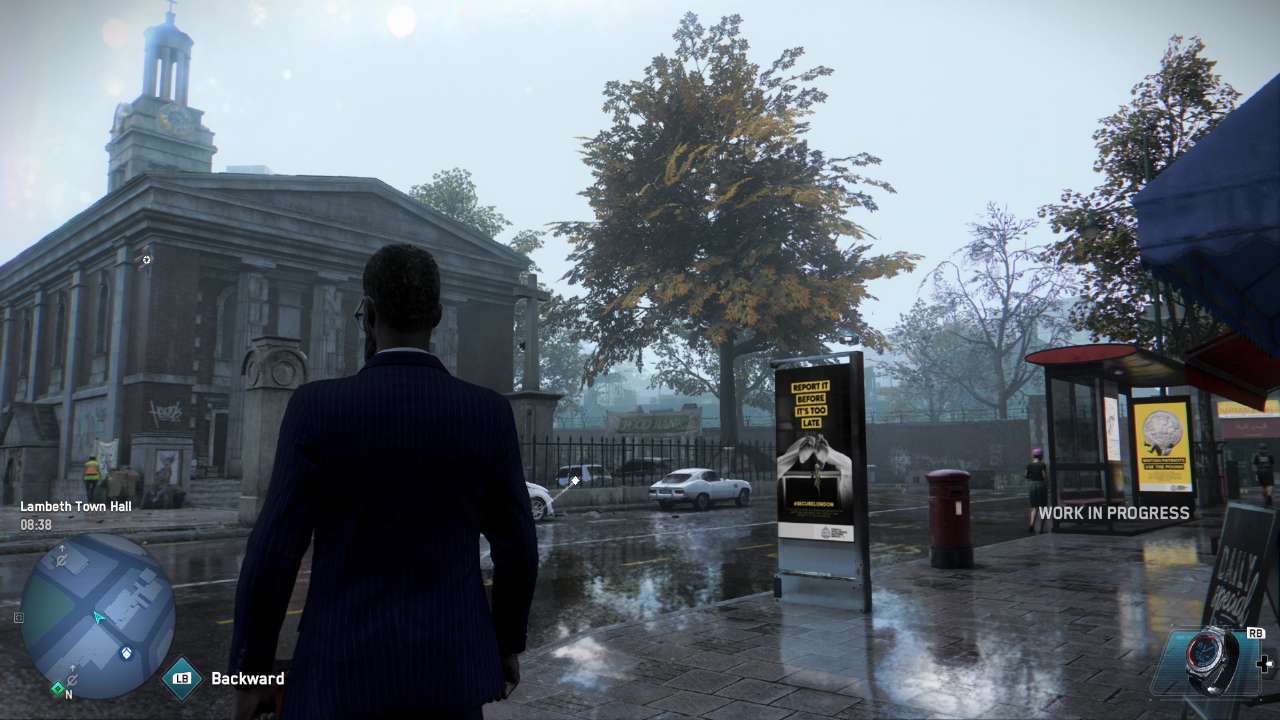Toggle the upward arrow marker on the minimap
1280x720 pixels.
[x=73, y=667]
